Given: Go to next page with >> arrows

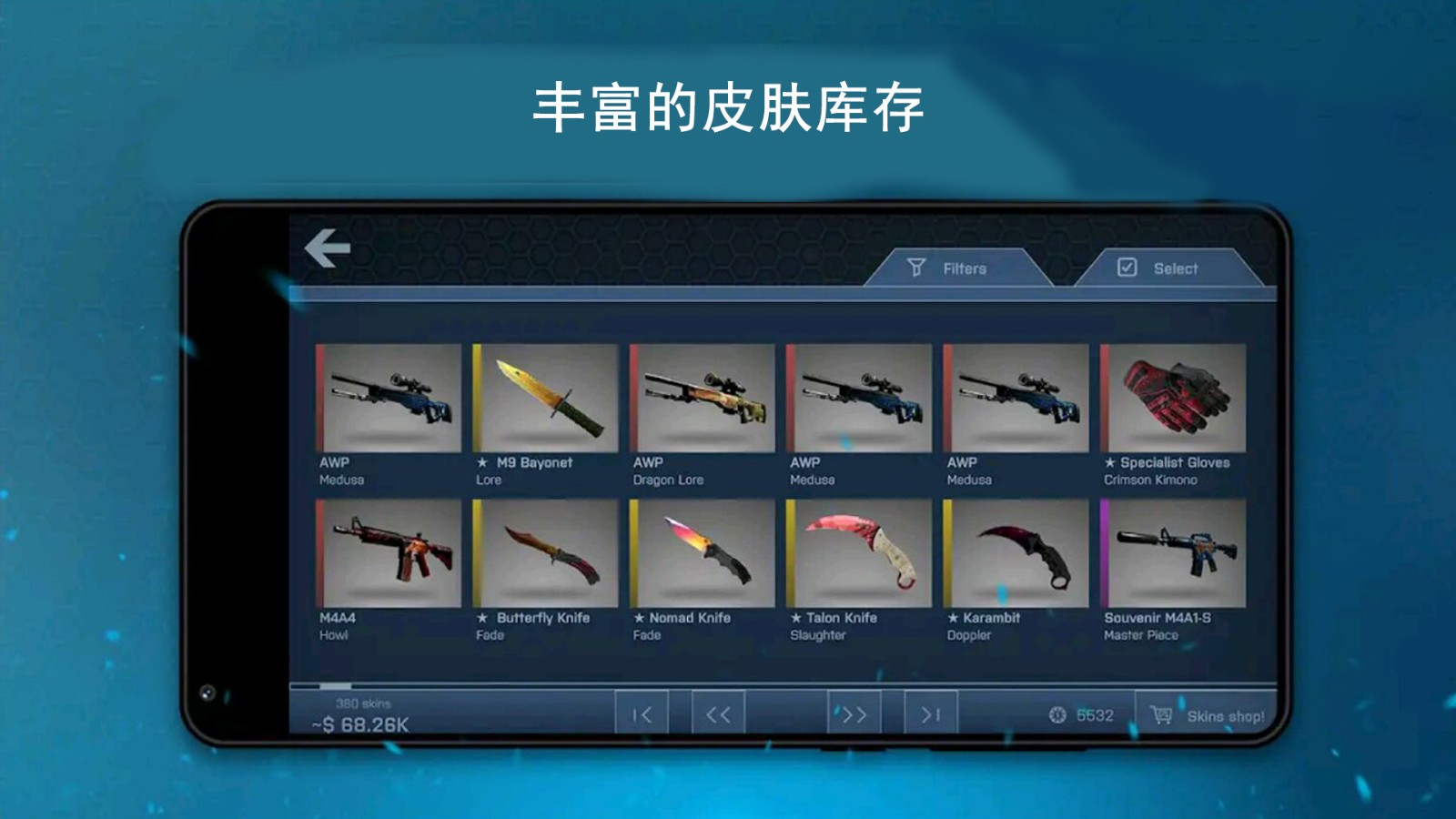Looking at the screenshot, I should (x=851, y=715).
